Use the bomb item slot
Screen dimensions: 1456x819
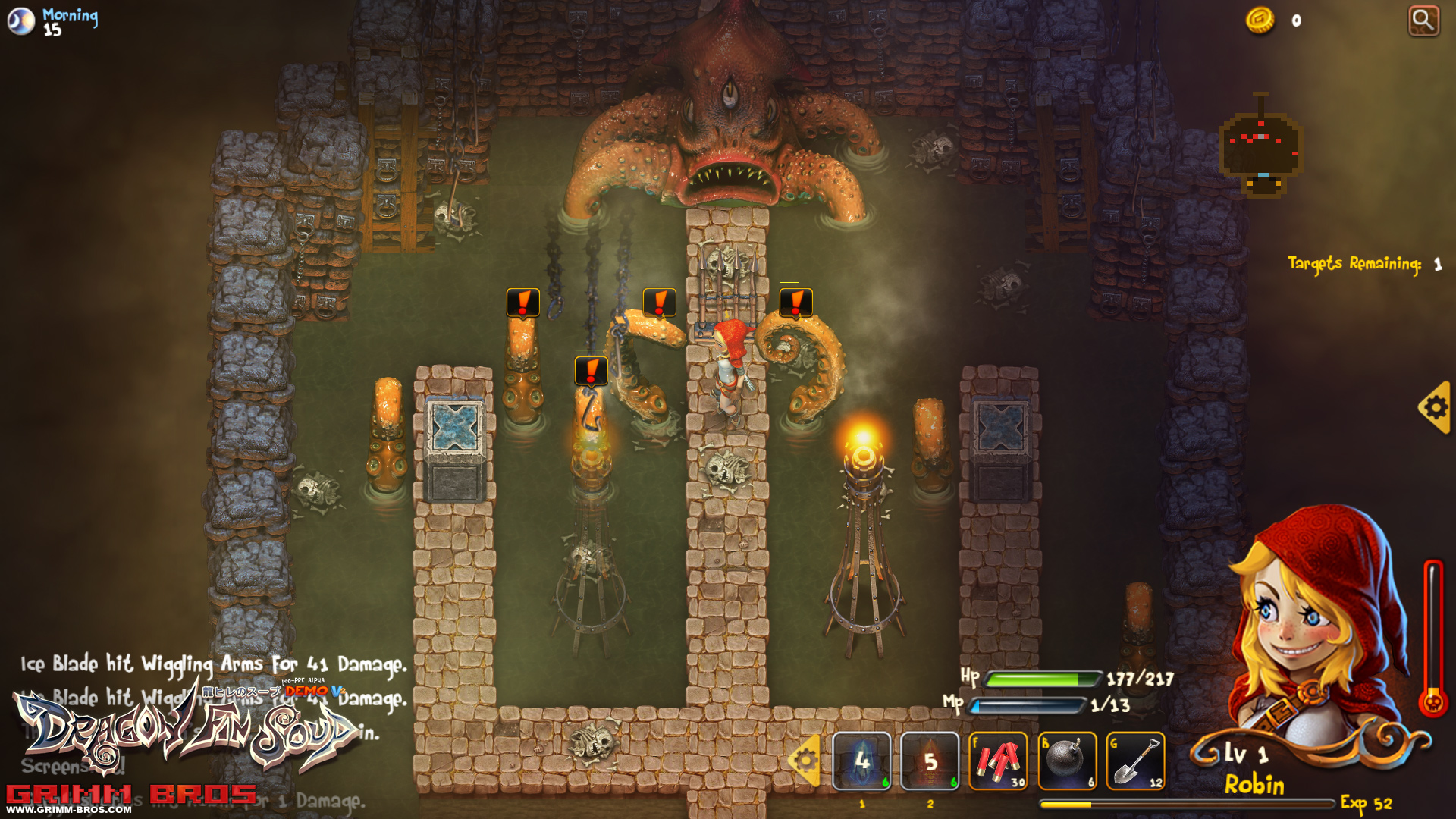1067,761
